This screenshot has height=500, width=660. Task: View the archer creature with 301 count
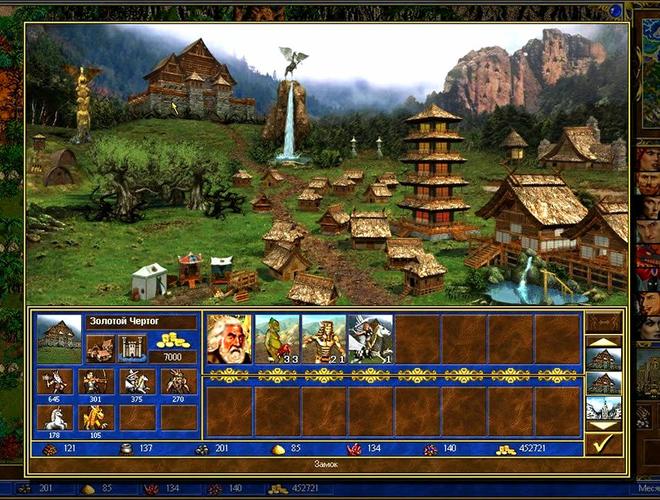pyautogui.click(x=97, y=382)
